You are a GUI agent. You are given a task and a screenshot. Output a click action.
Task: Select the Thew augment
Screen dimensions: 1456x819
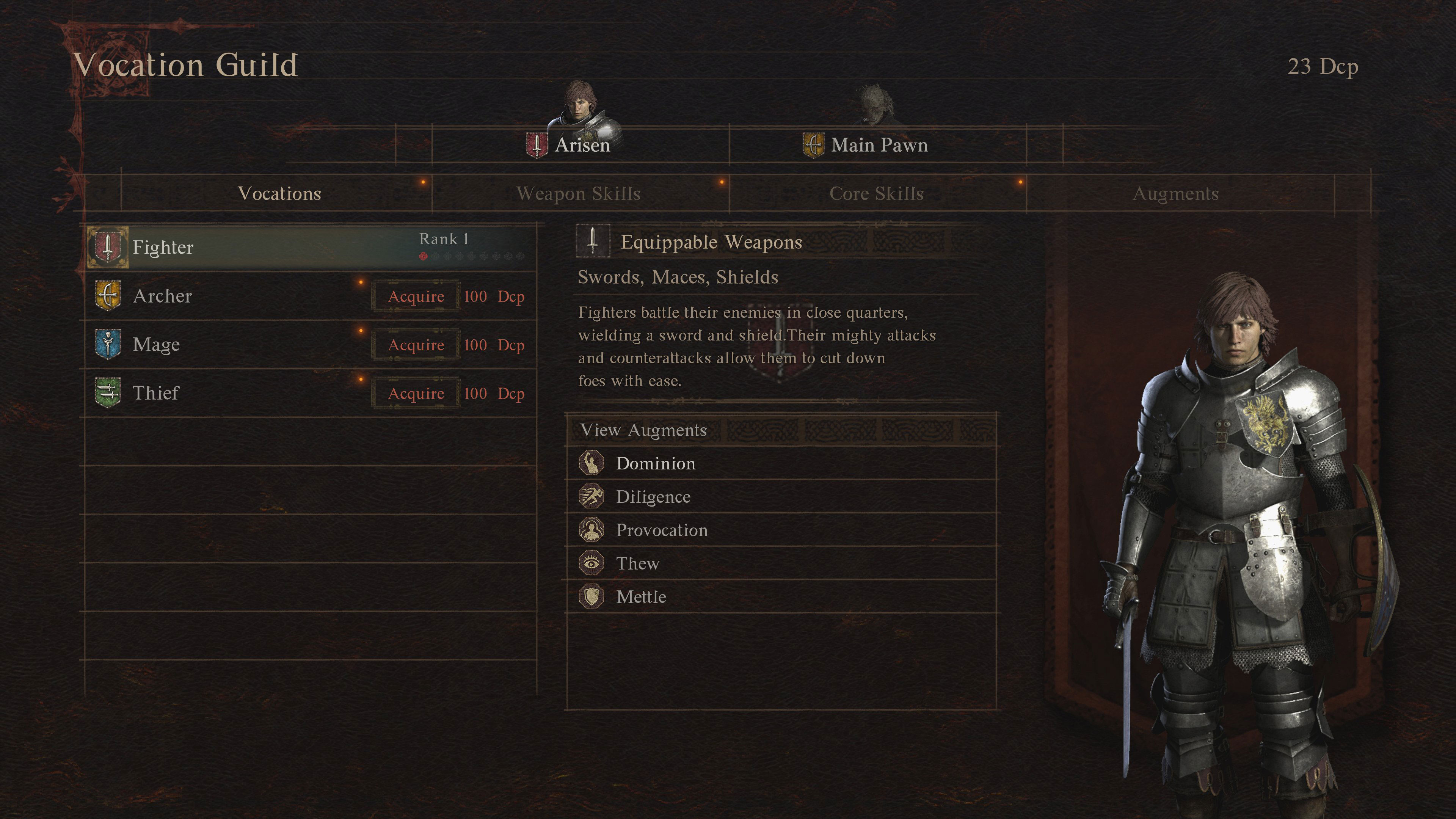coord(637,564)
